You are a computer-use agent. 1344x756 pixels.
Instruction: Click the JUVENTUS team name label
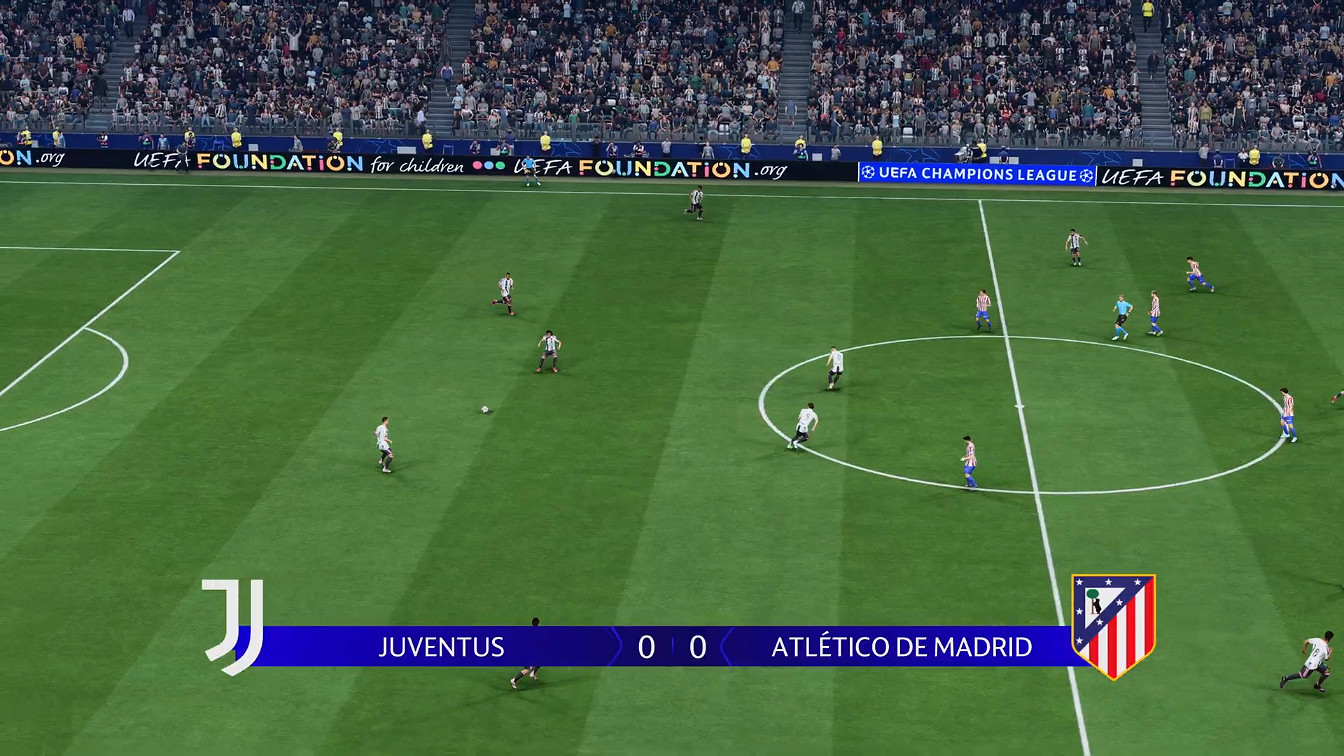click(x=440, y=648)
